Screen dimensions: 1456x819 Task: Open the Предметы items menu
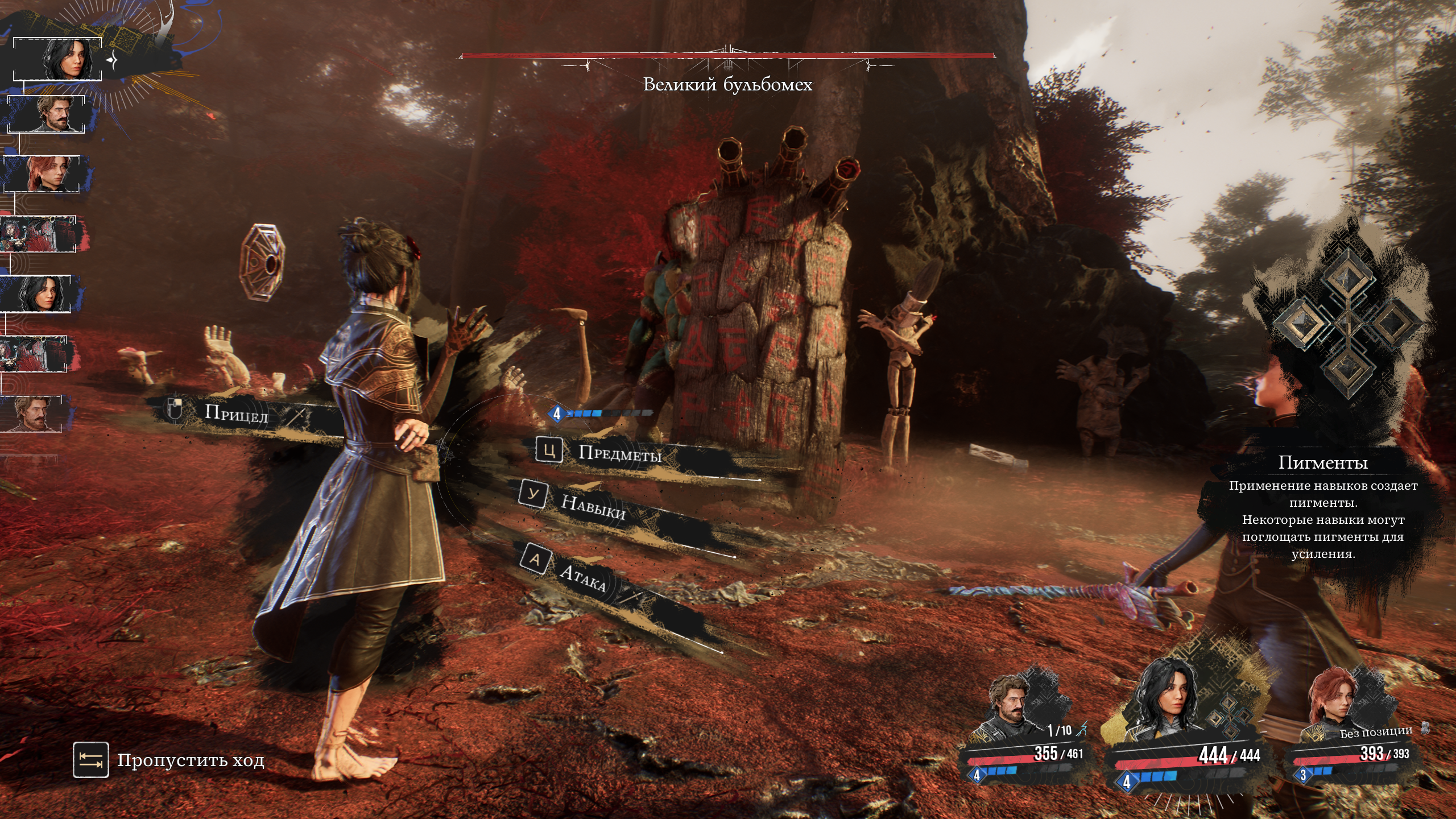(619, 453)
